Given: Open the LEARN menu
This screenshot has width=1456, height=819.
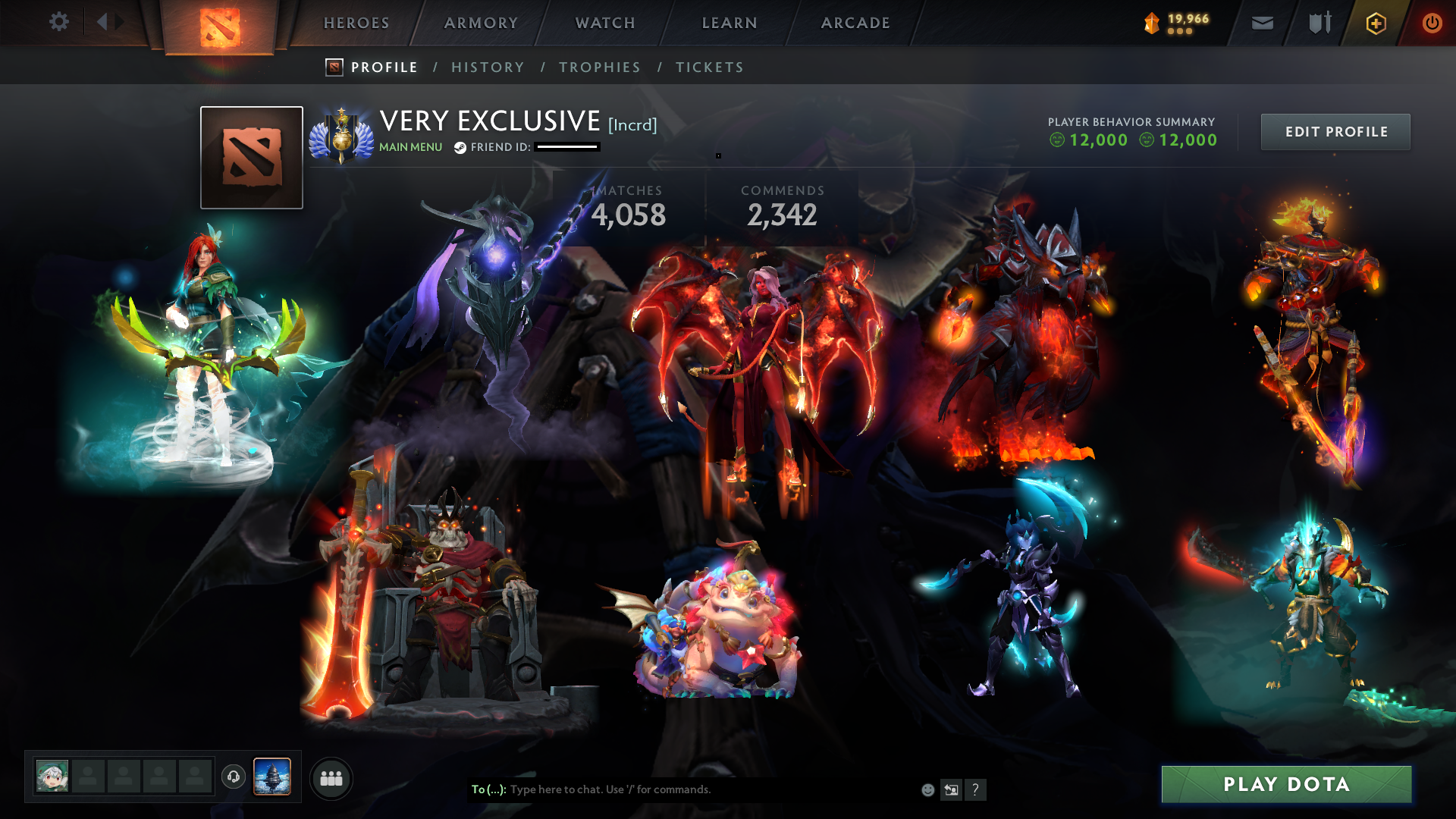Looking at the screenshot, I should point(727,23).
